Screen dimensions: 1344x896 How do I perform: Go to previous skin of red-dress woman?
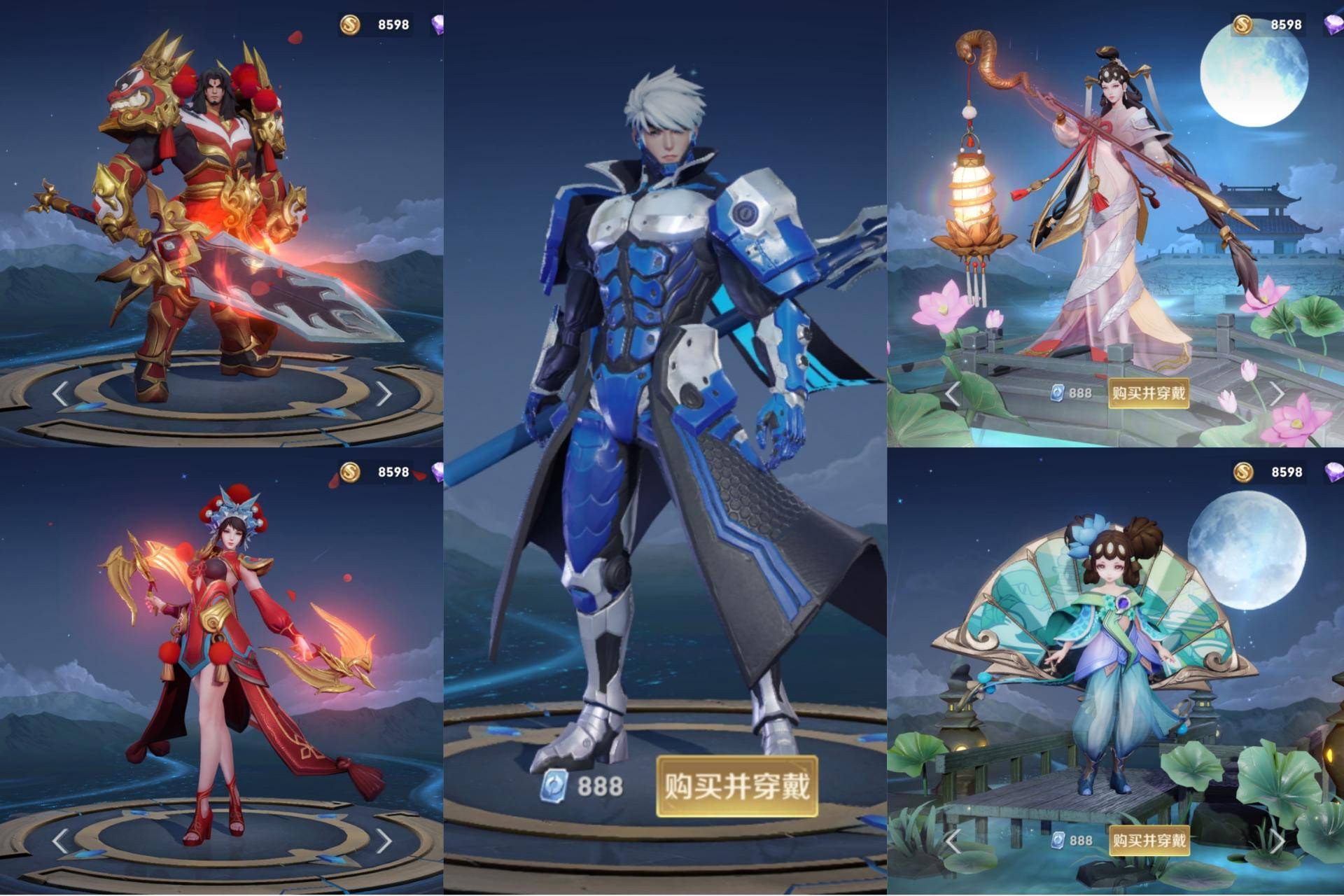click(61, 841)
